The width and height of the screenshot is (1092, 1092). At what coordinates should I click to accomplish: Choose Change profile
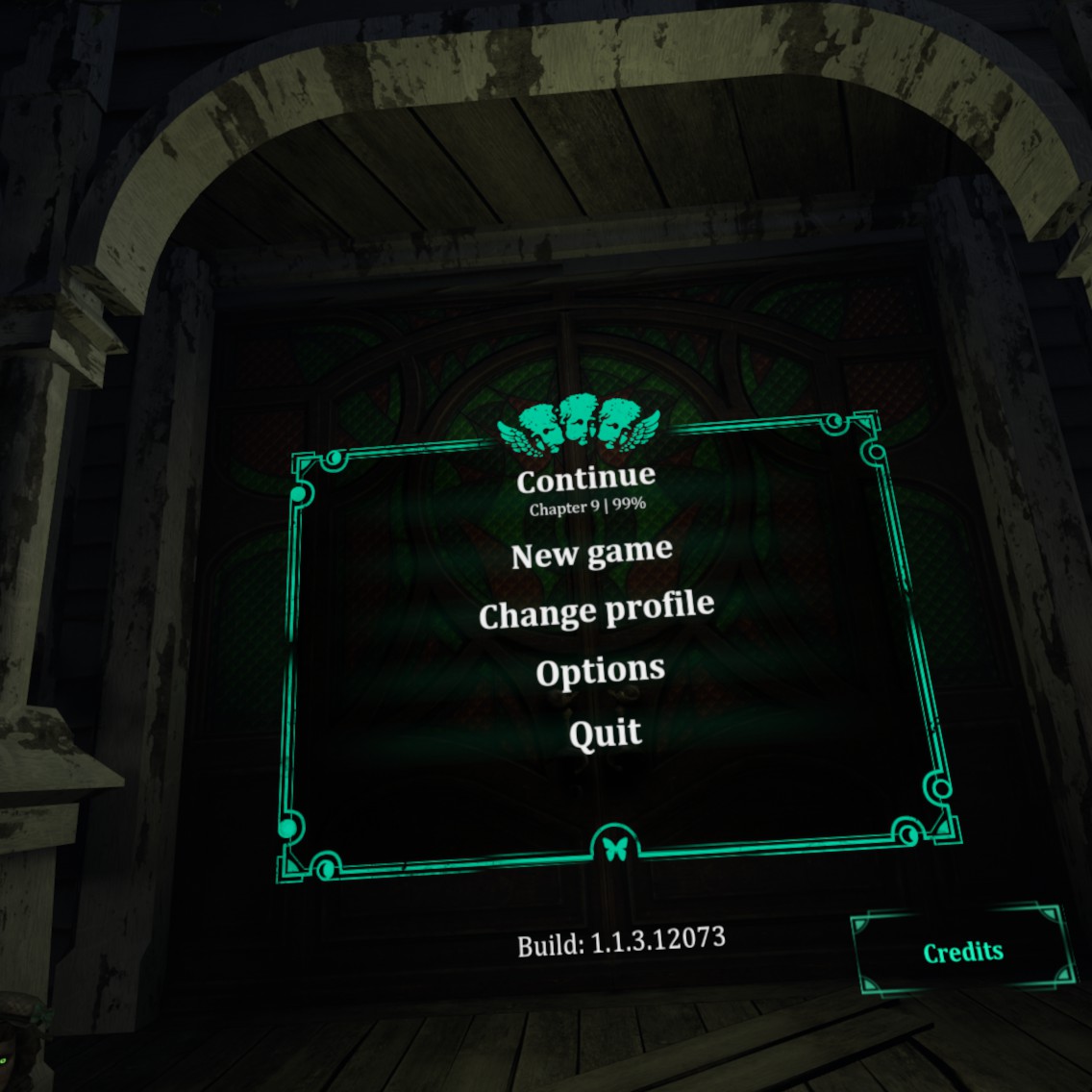596,611
